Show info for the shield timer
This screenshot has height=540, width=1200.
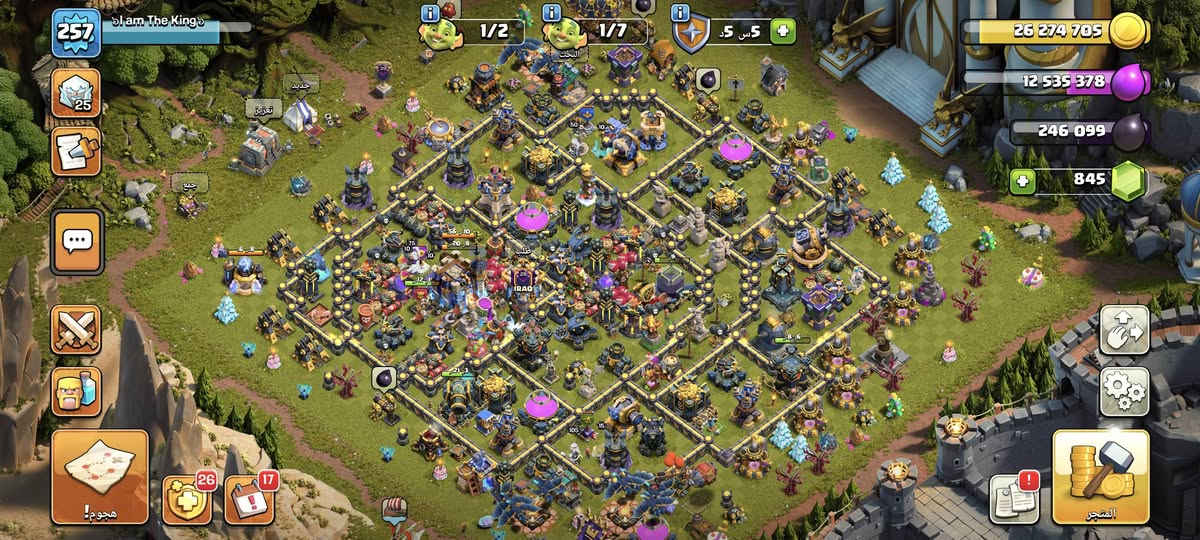click(x=681, y=13)
